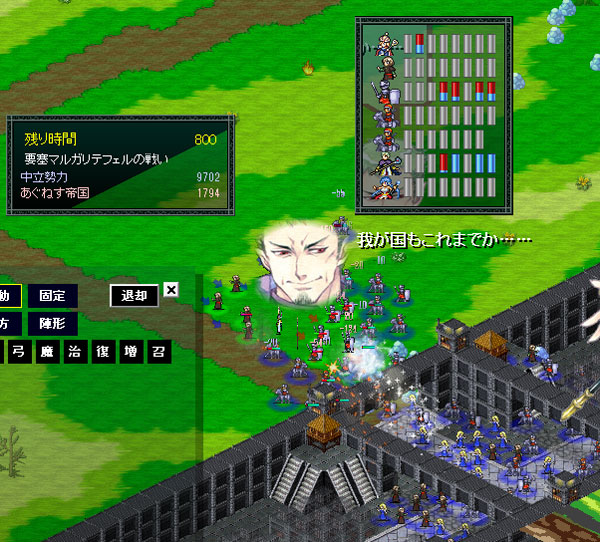Choose the 召 summon unit filter
This screenshot has width=600, height=542.
pyautogui.click(x=159, y=352)
